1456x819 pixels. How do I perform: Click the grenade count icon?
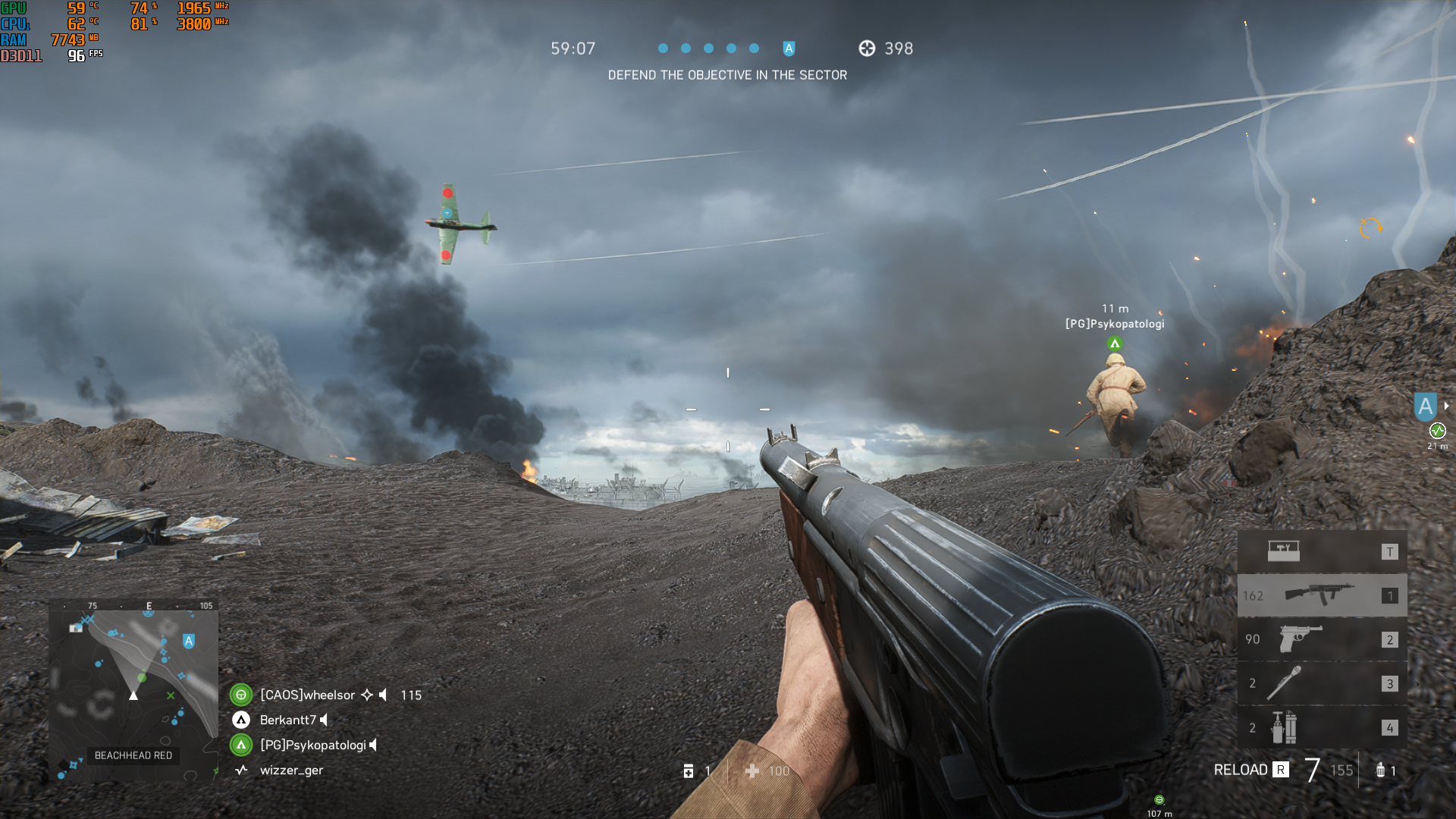pyautogui.click(x=1380, y=770)
